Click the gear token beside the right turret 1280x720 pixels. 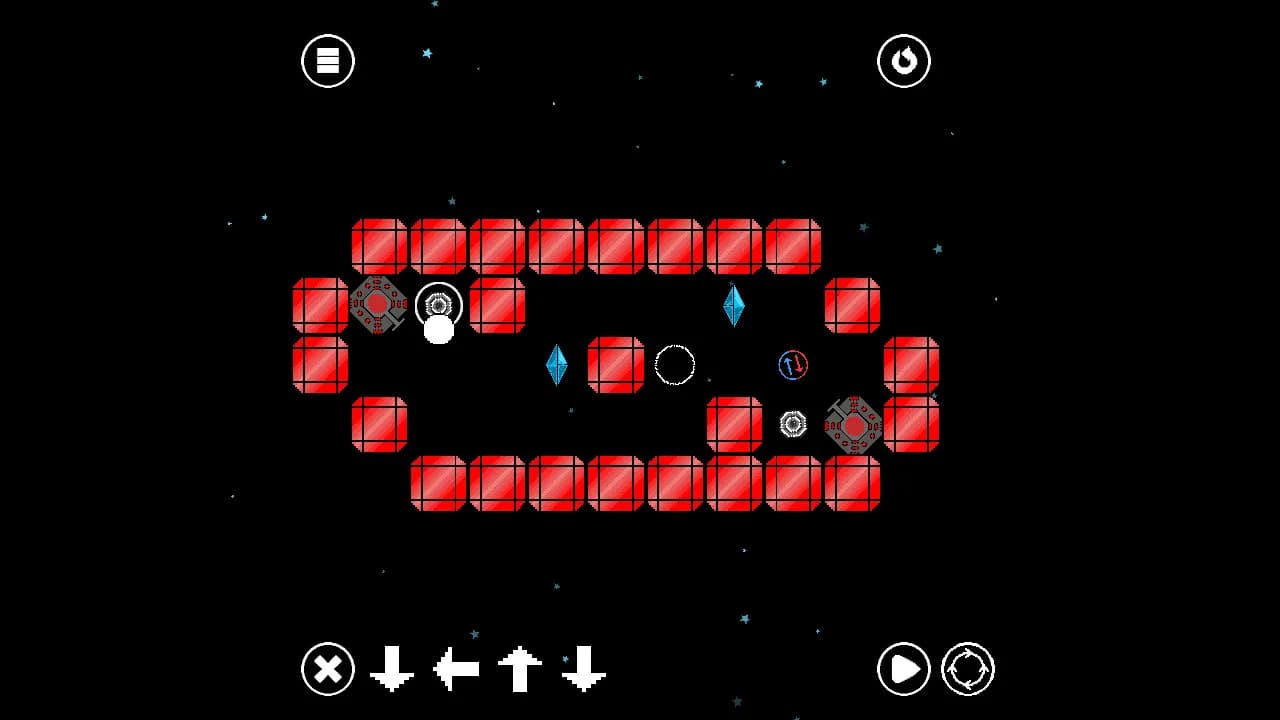pos(793,425)
